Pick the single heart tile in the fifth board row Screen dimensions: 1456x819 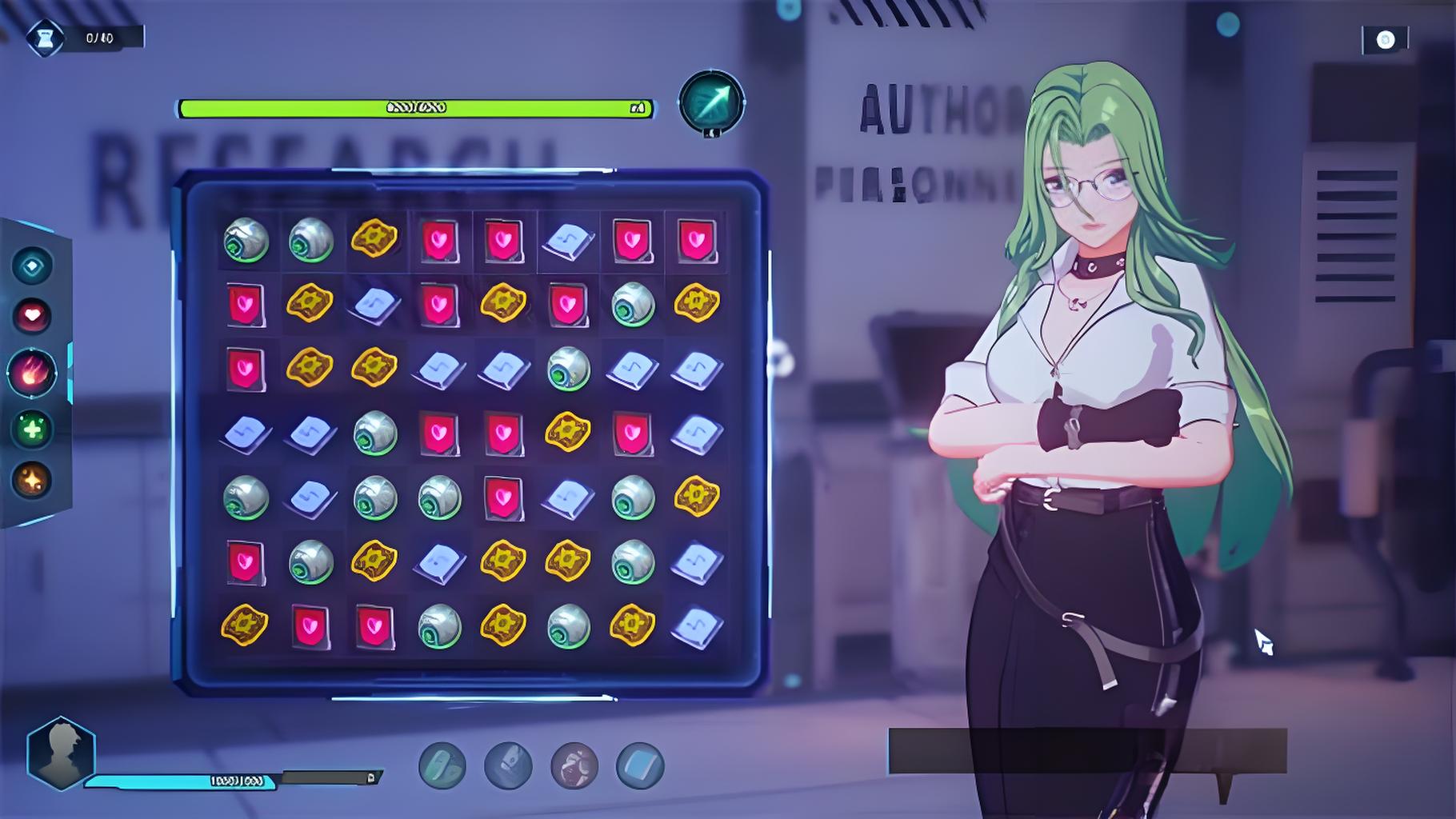coord(503,497)
